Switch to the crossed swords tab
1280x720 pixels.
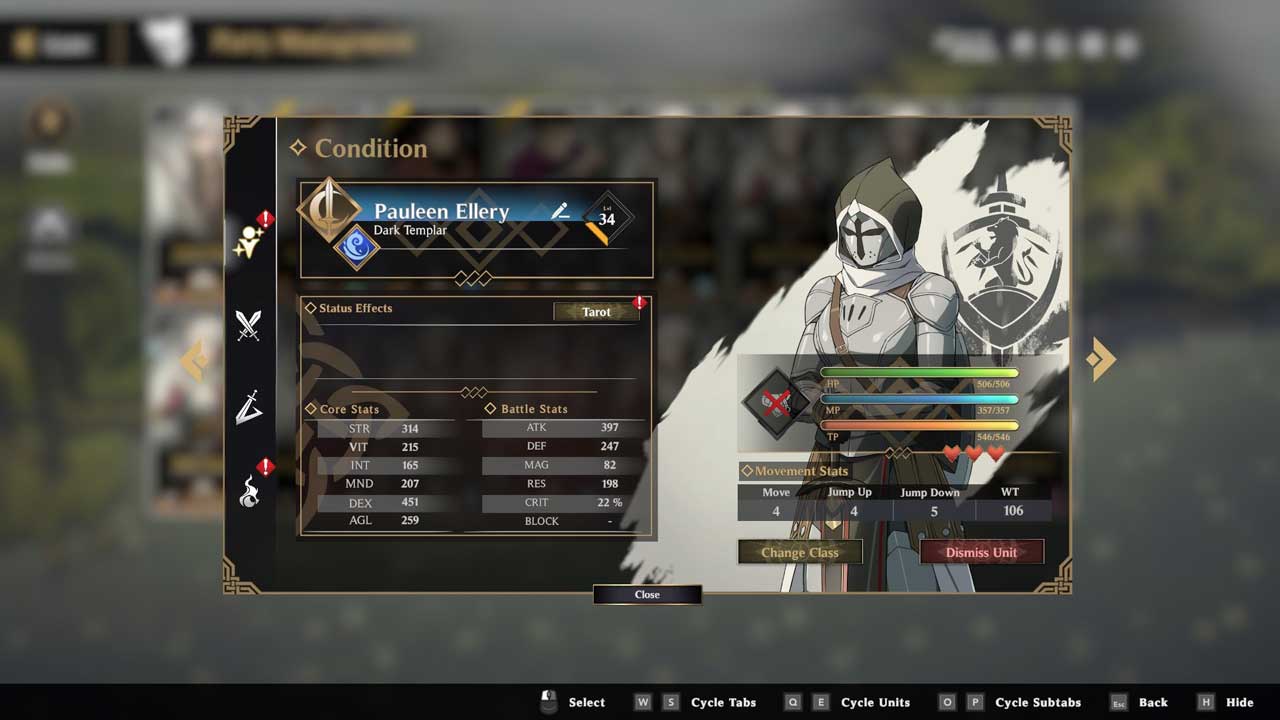click(x=248, y=325)
